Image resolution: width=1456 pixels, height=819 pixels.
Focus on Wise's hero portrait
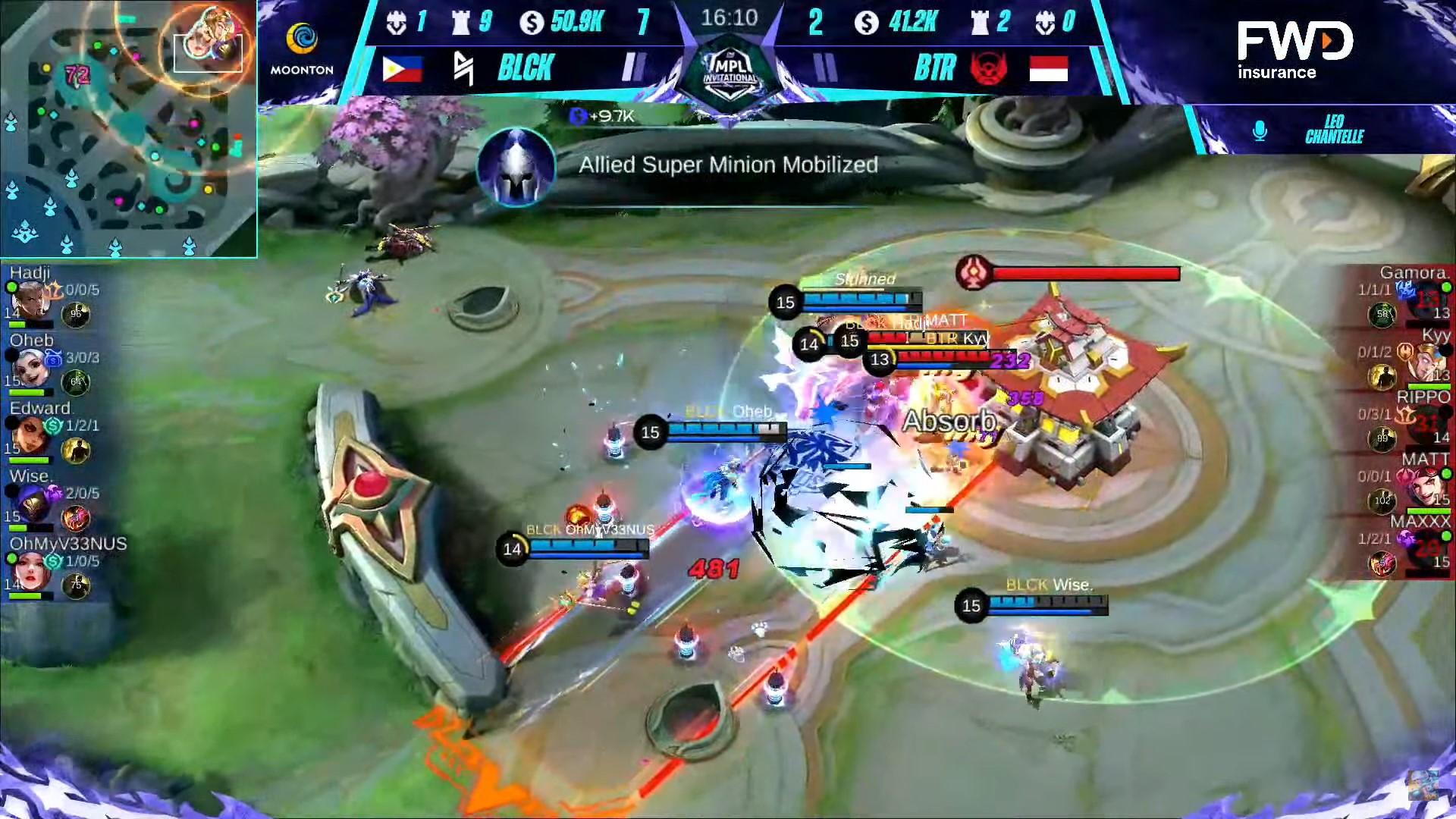30,504
